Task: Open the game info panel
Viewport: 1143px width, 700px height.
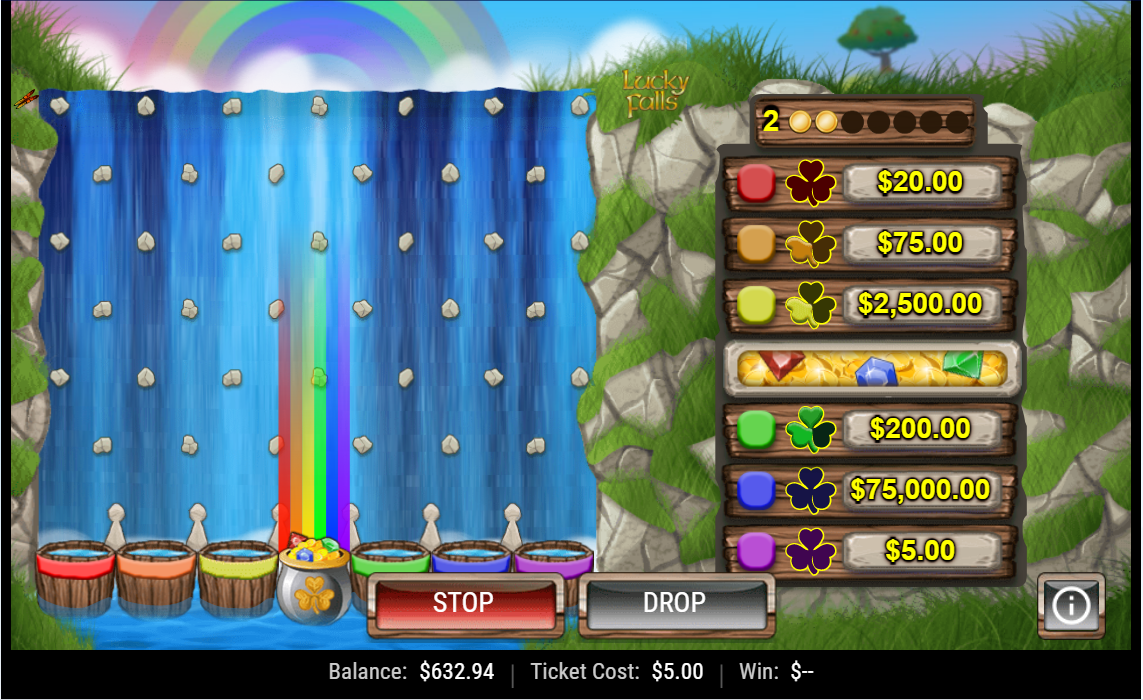Action: pos(1071,605)
